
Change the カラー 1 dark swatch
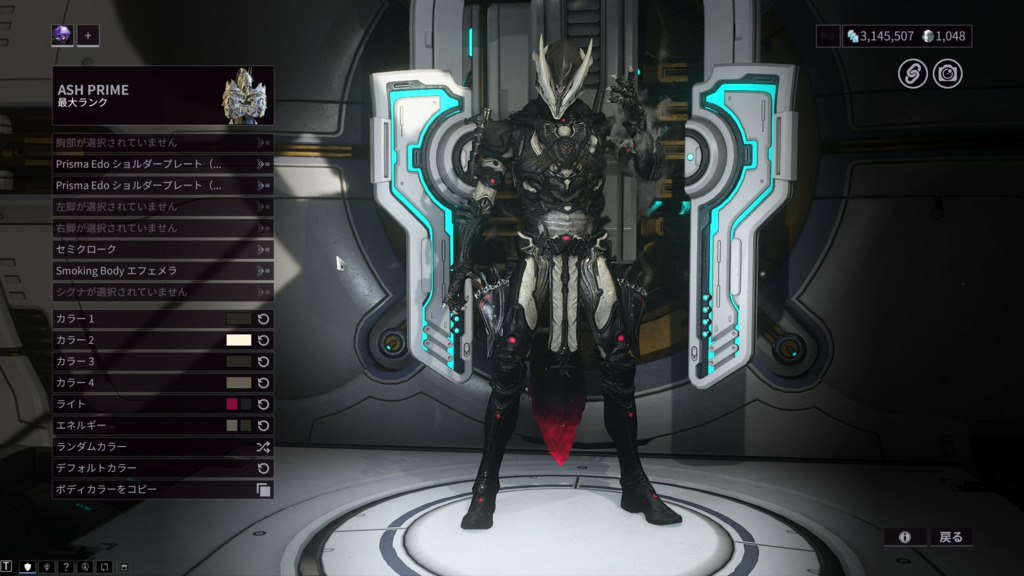[x=239, y=319]
